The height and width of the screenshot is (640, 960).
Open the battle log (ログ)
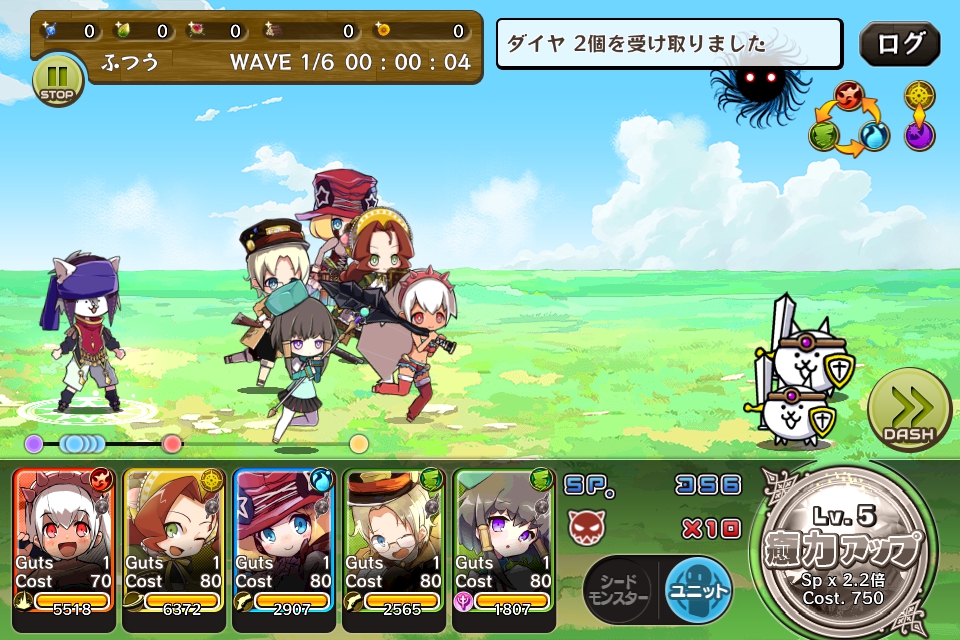(x=899, y=44)
